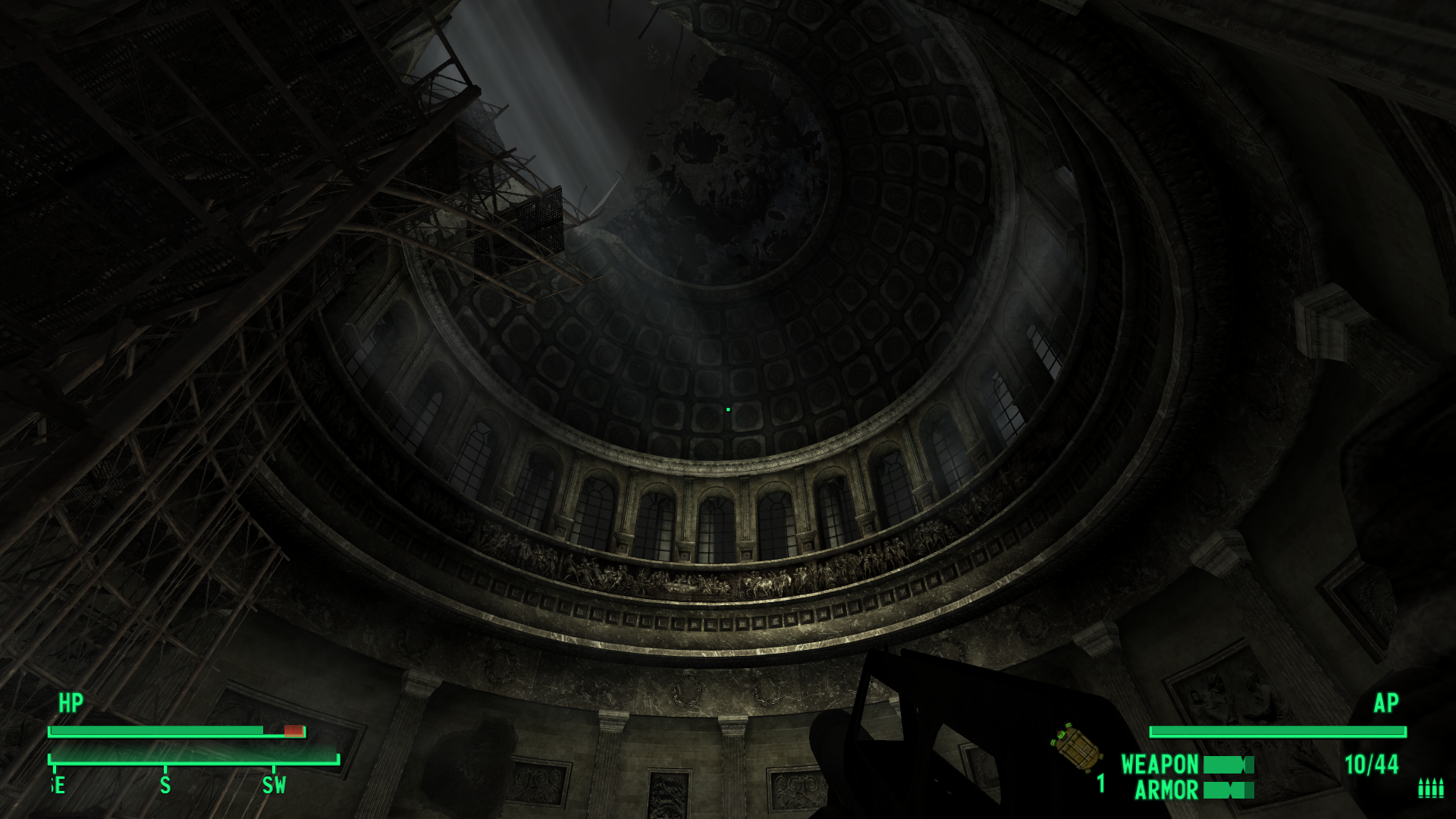
Task: Select the equipped grenade icon
Action: coord(1078,748)
